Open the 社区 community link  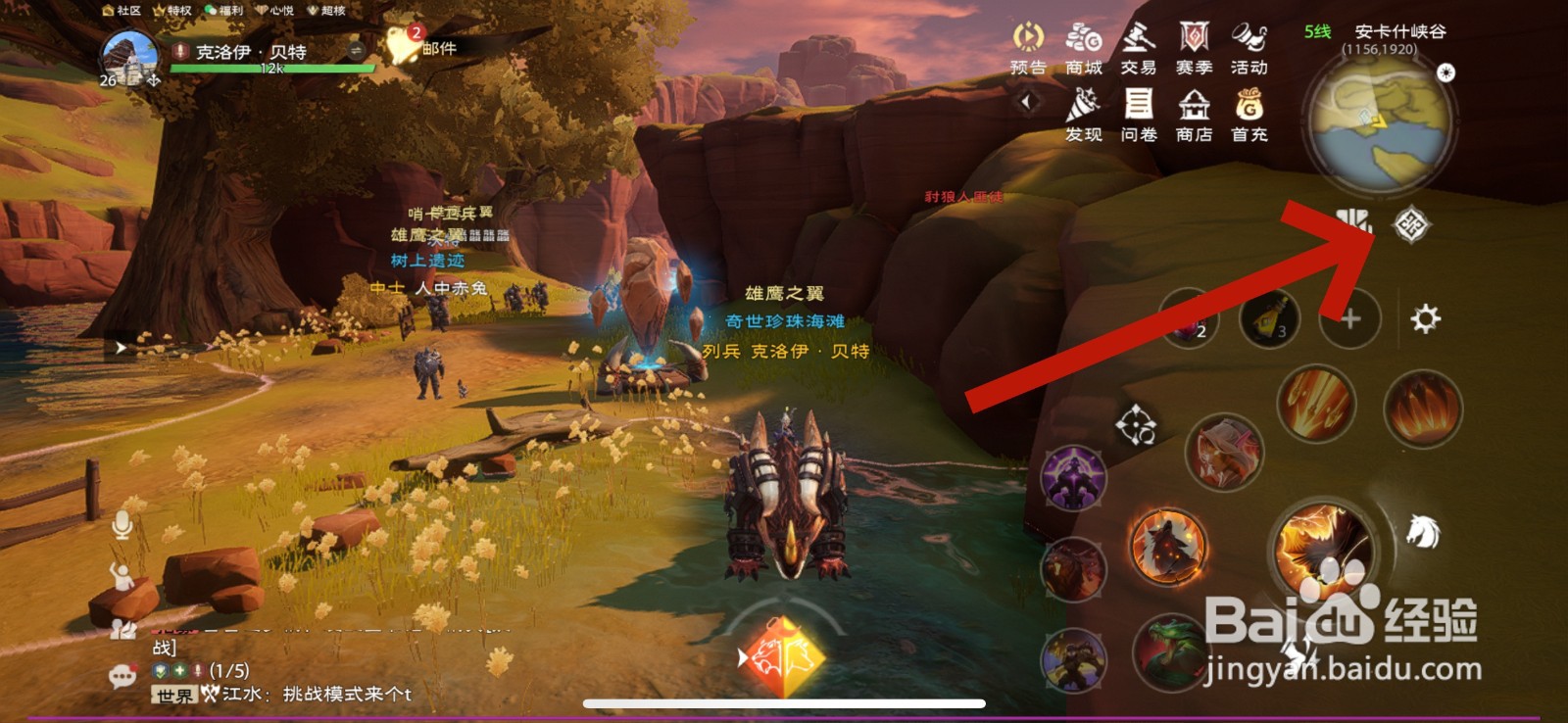pos(122,11)
